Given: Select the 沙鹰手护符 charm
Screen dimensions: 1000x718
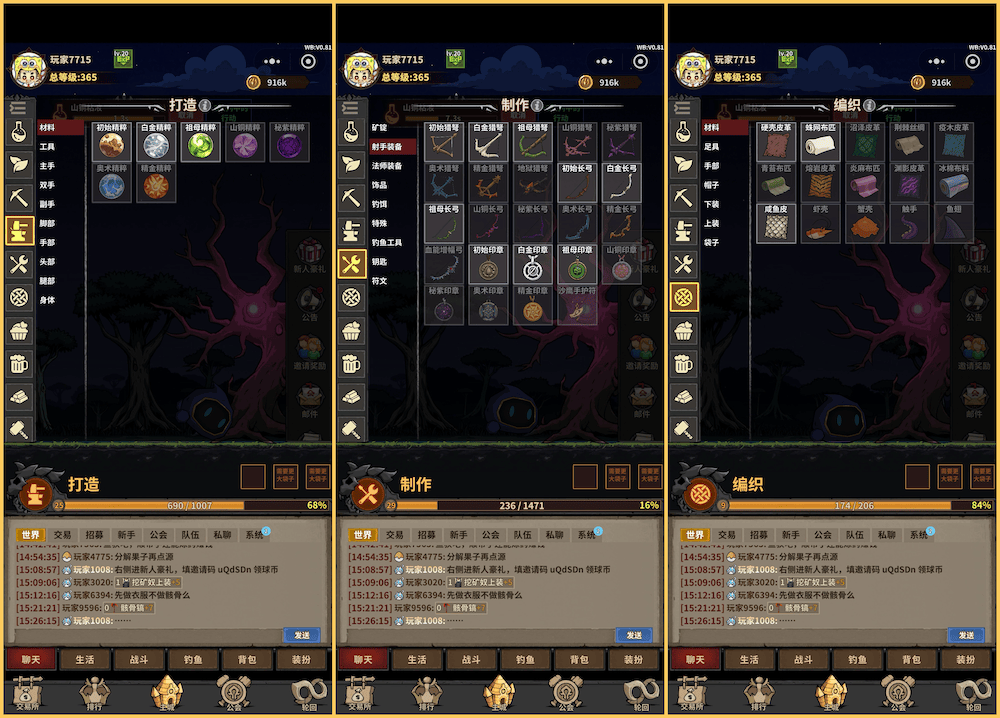Looking at the screenshot, I should (577, 307).
